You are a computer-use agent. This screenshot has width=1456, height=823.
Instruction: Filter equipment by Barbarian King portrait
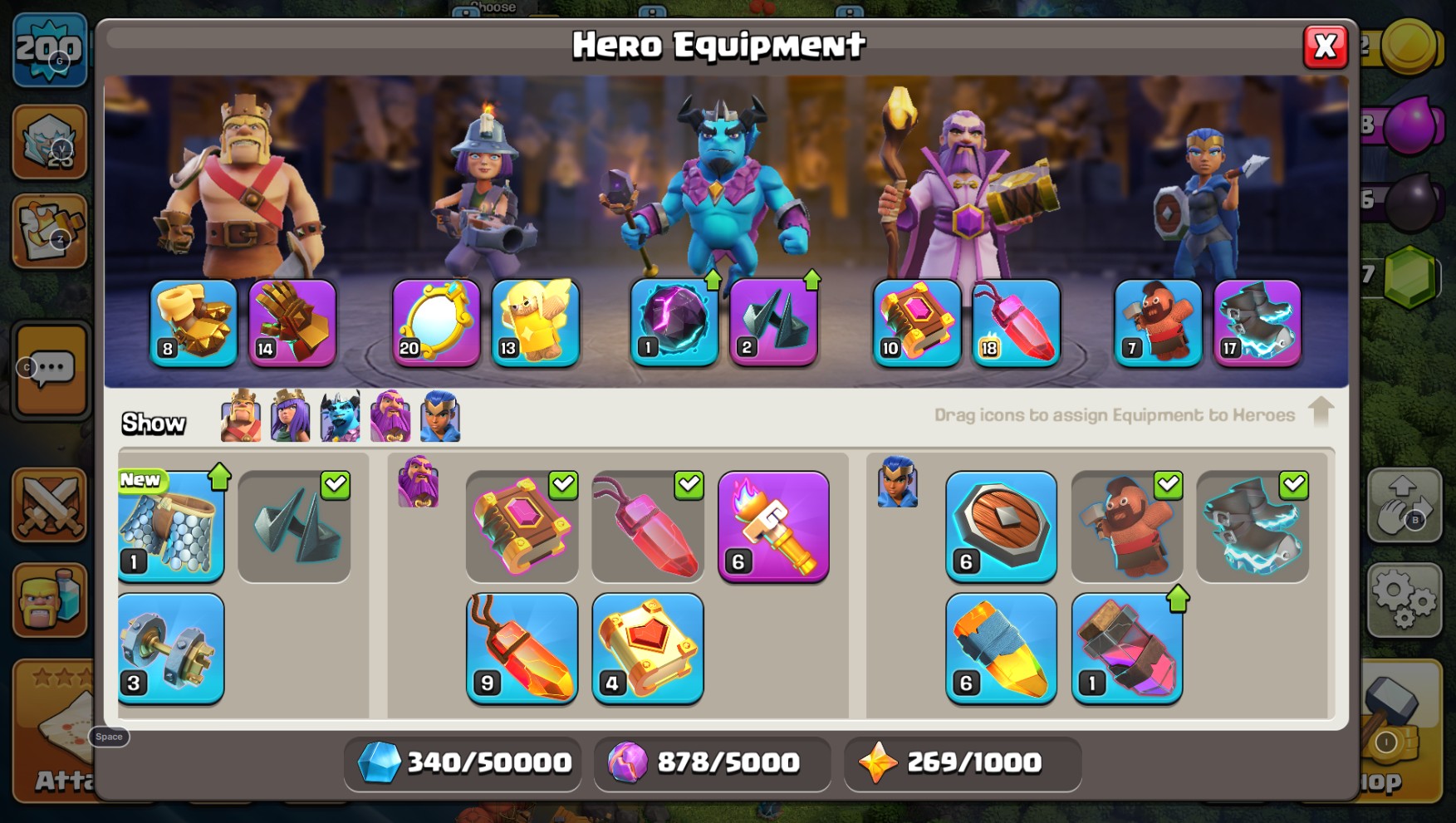[241, 416]
